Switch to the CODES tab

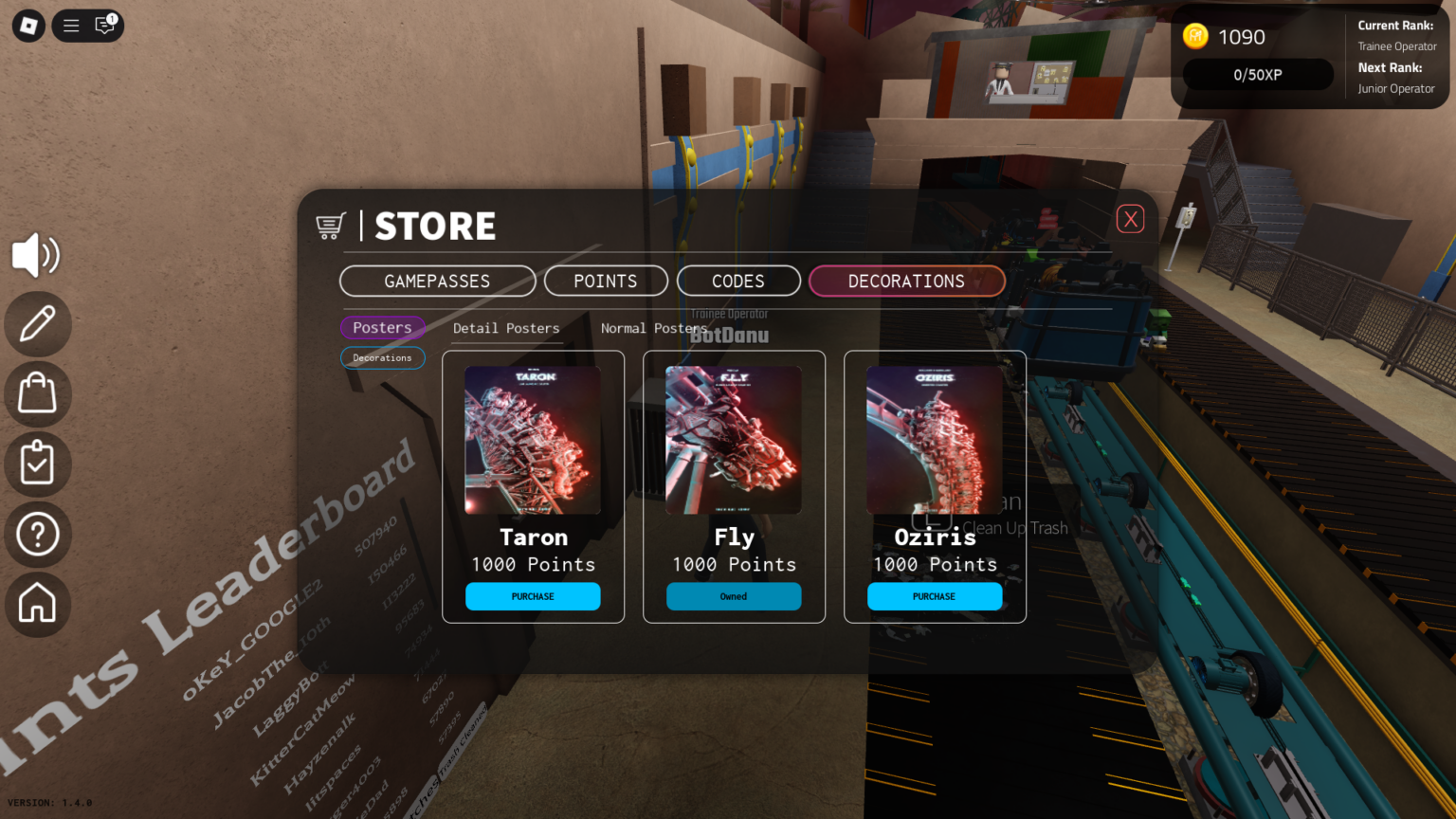coord(737,281)
